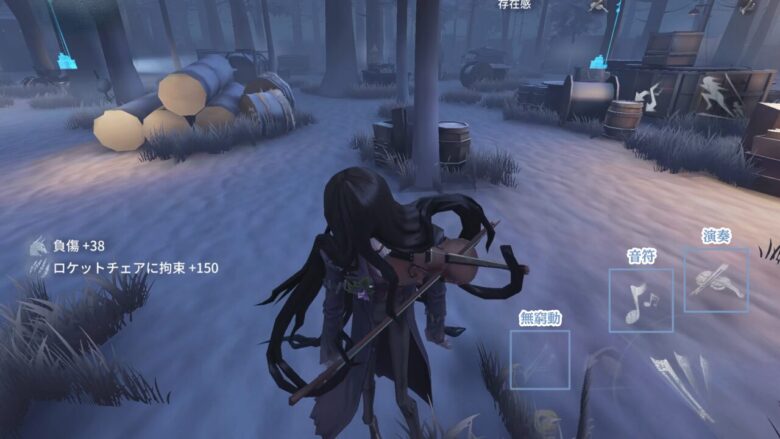Use the 演奏 violin performance skill
Screen dimensions: 780x439
point(716,280)
